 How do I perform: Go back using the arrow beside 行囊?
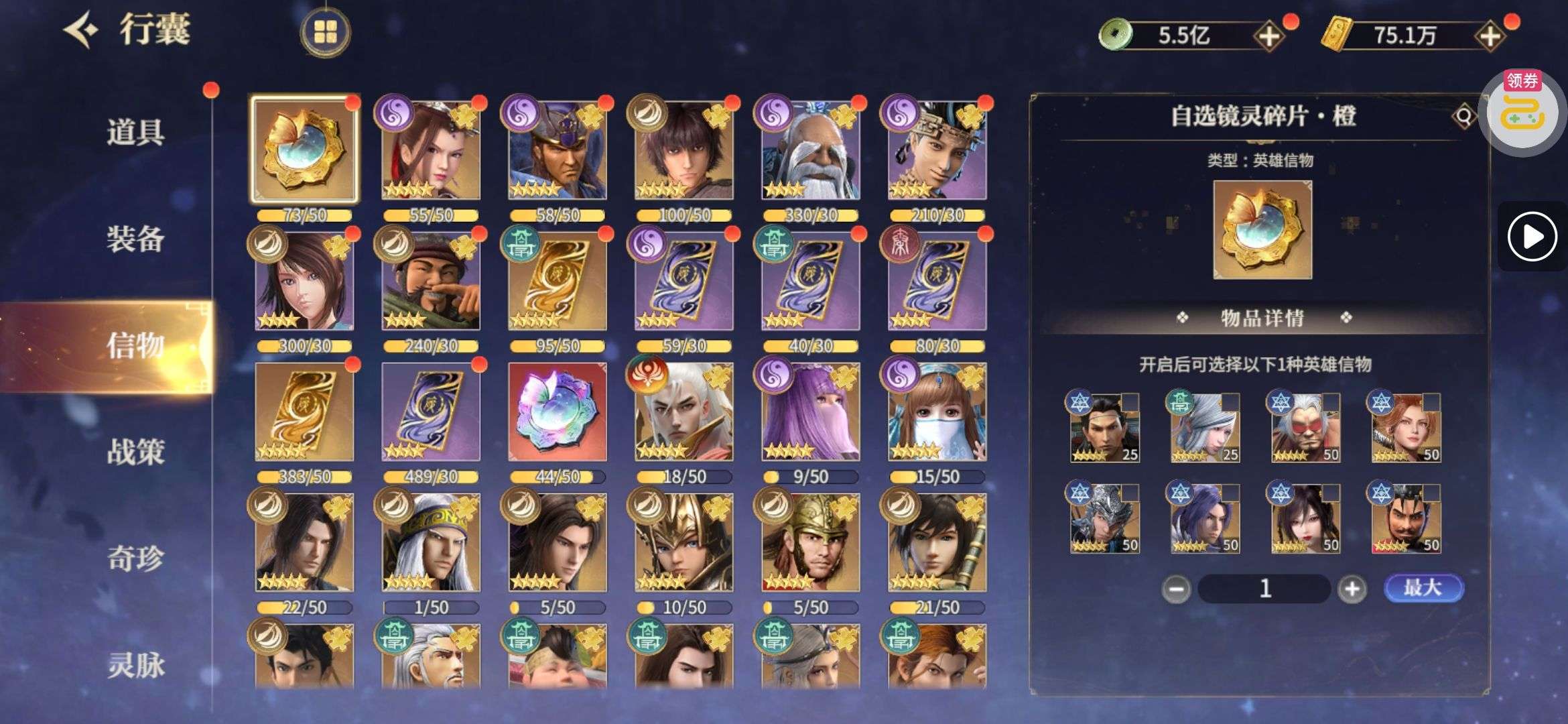coord(82,30)
